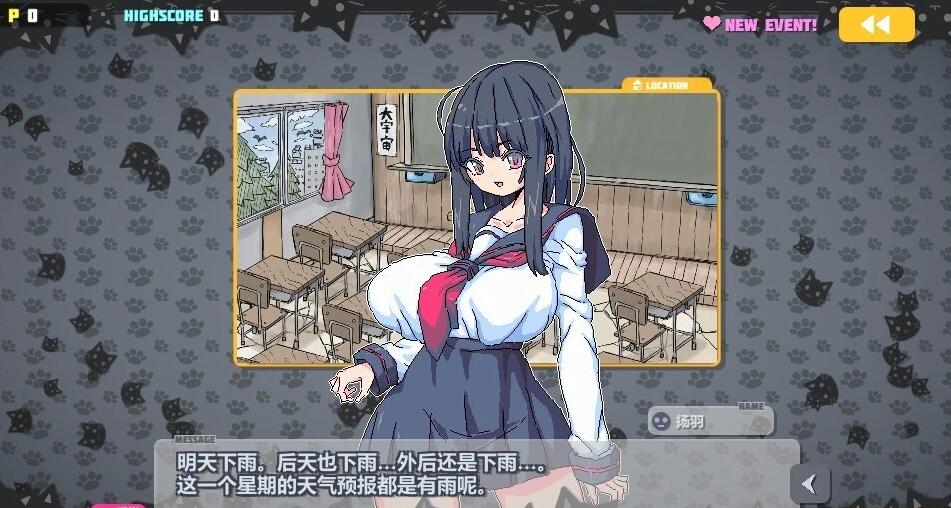Click the yellow rewind button
The image size is (951, 508).
click(876, 25)
